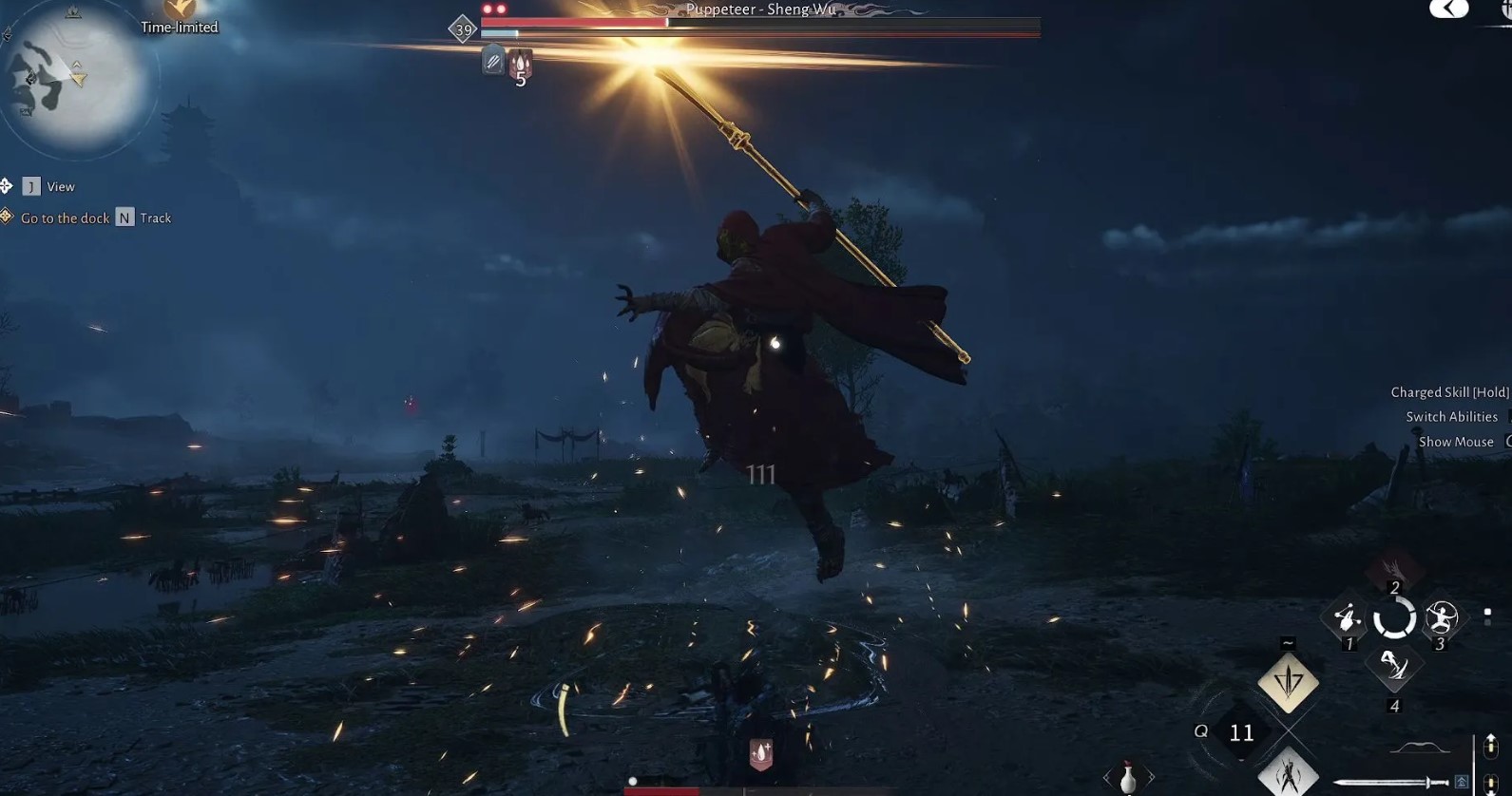Image resolution: width=1512 pixels, height=796 pixels.
Task: Use the archer stance skill in slot 3
Action: tap(1441, 618)
